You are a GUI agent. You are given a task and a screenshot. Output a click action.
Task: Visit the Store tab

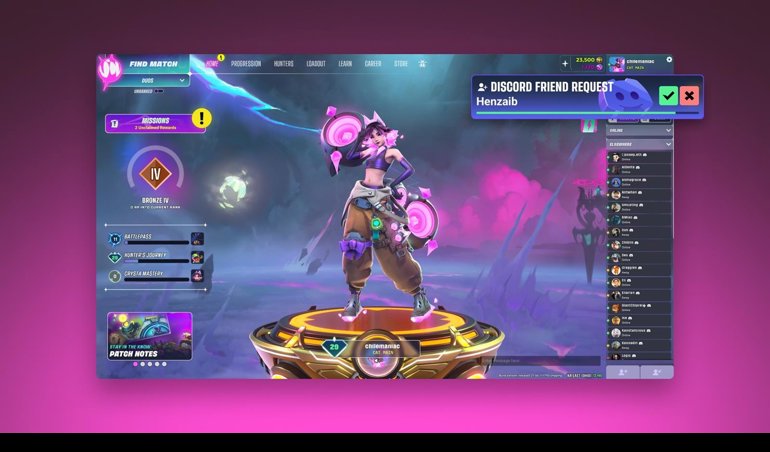coord(401,64)
